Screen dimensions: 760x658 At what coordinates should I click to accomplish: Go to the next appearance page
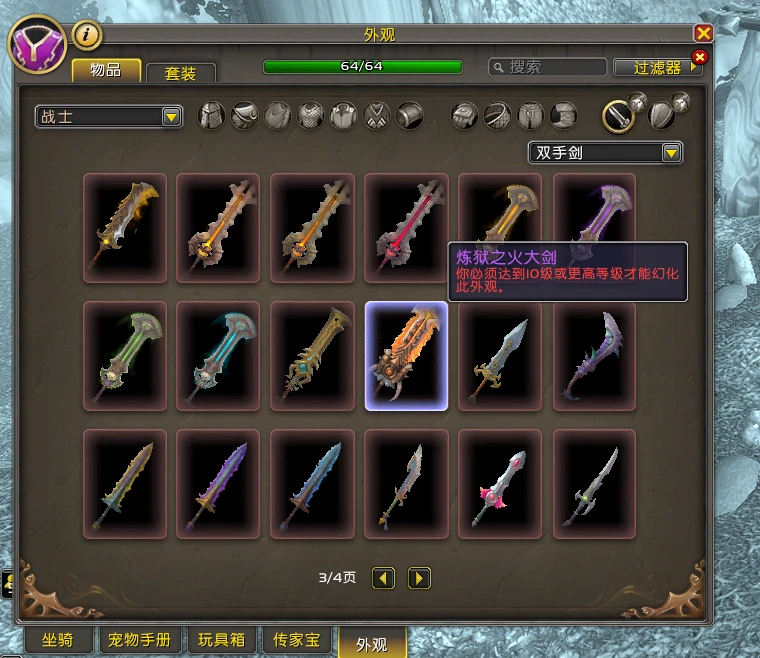click(x=419, y=577)
